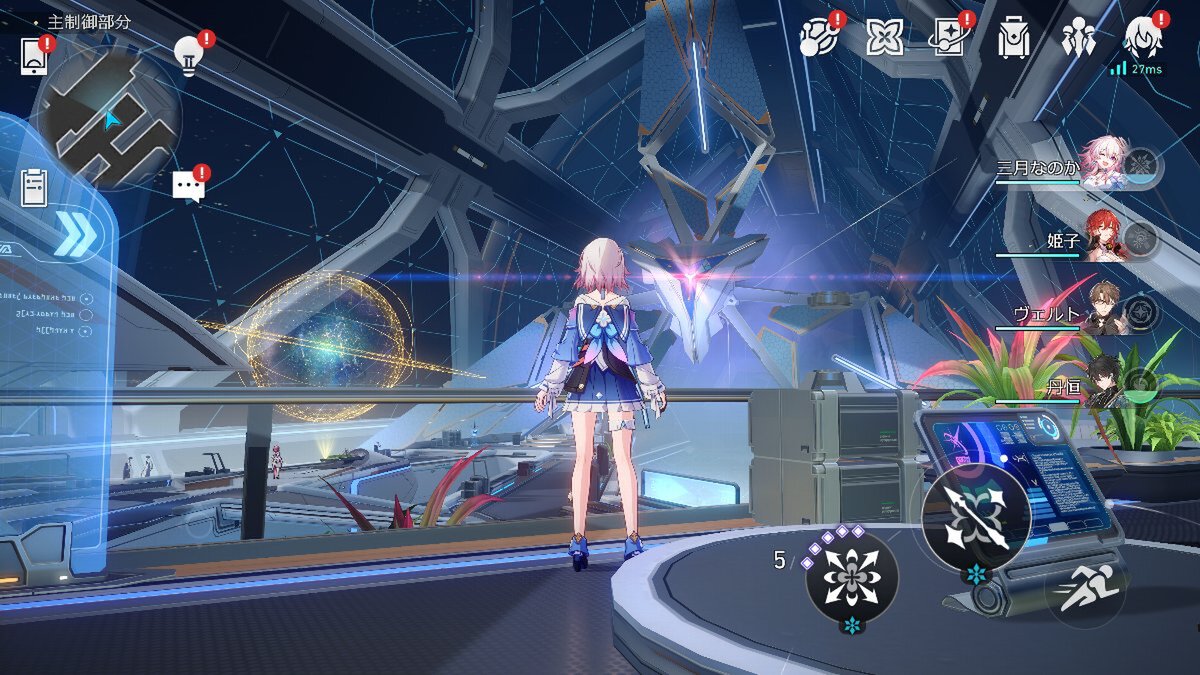
Task: Open the suitcase inventory icon
Action: [1013, 39]
